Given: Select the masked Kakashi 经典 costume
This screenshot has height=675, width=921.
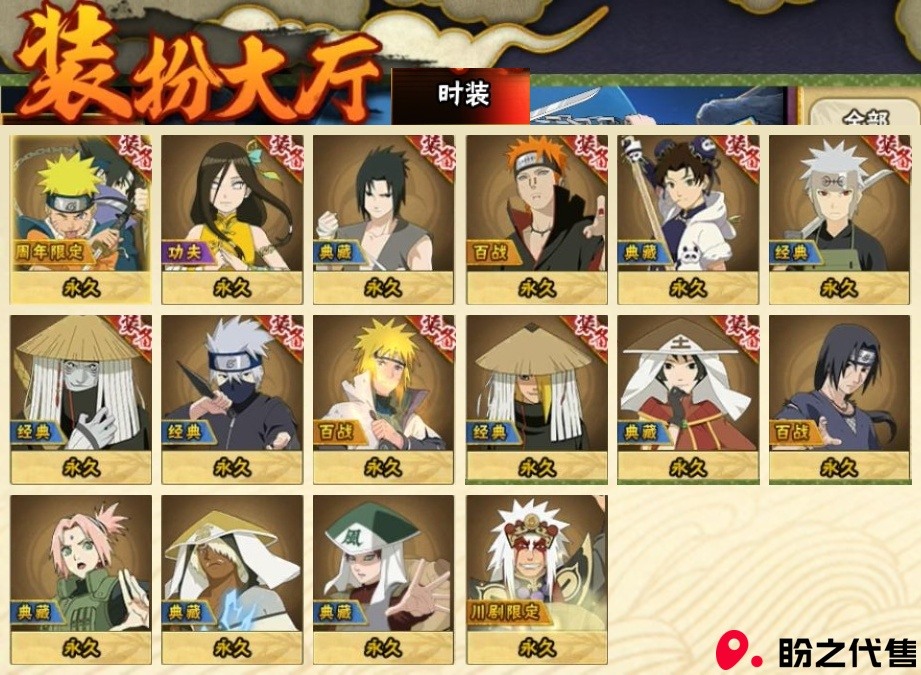Looking at the screenshot, I should (x=232, y=398).
